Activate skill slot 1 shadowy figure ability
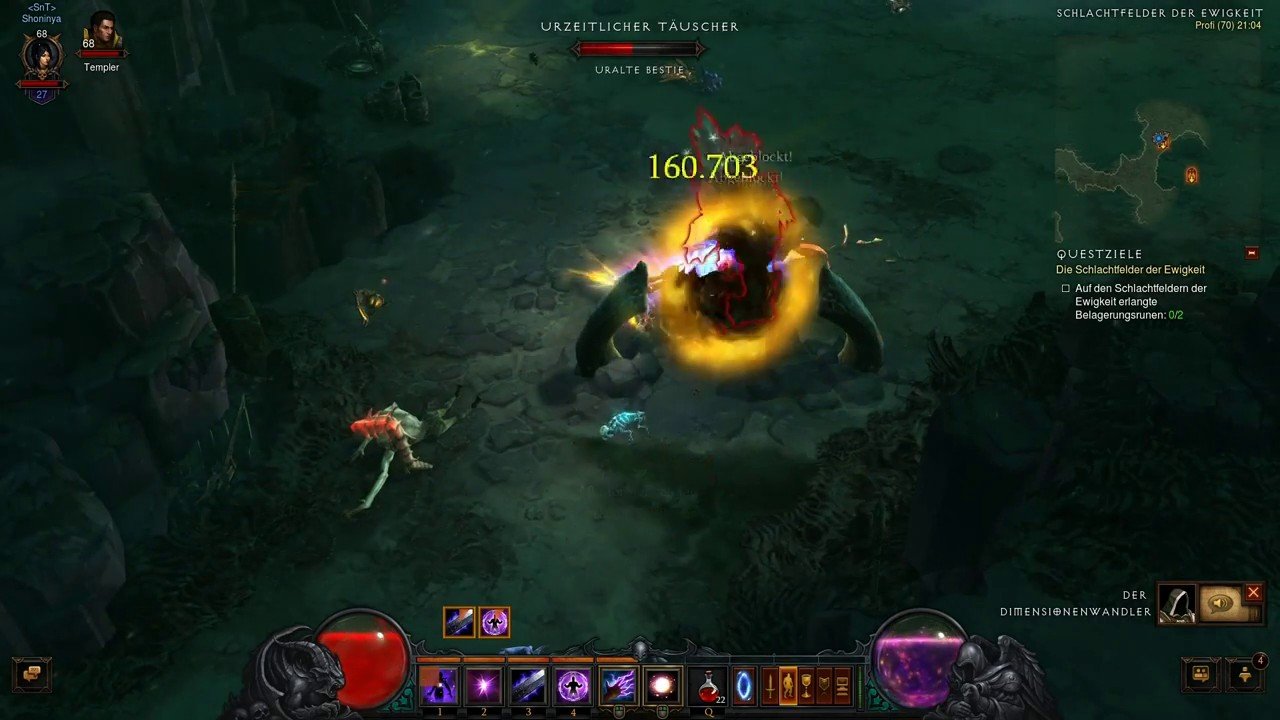The image size is (1280, 720). pyautogui.click(x=439, y=686)
